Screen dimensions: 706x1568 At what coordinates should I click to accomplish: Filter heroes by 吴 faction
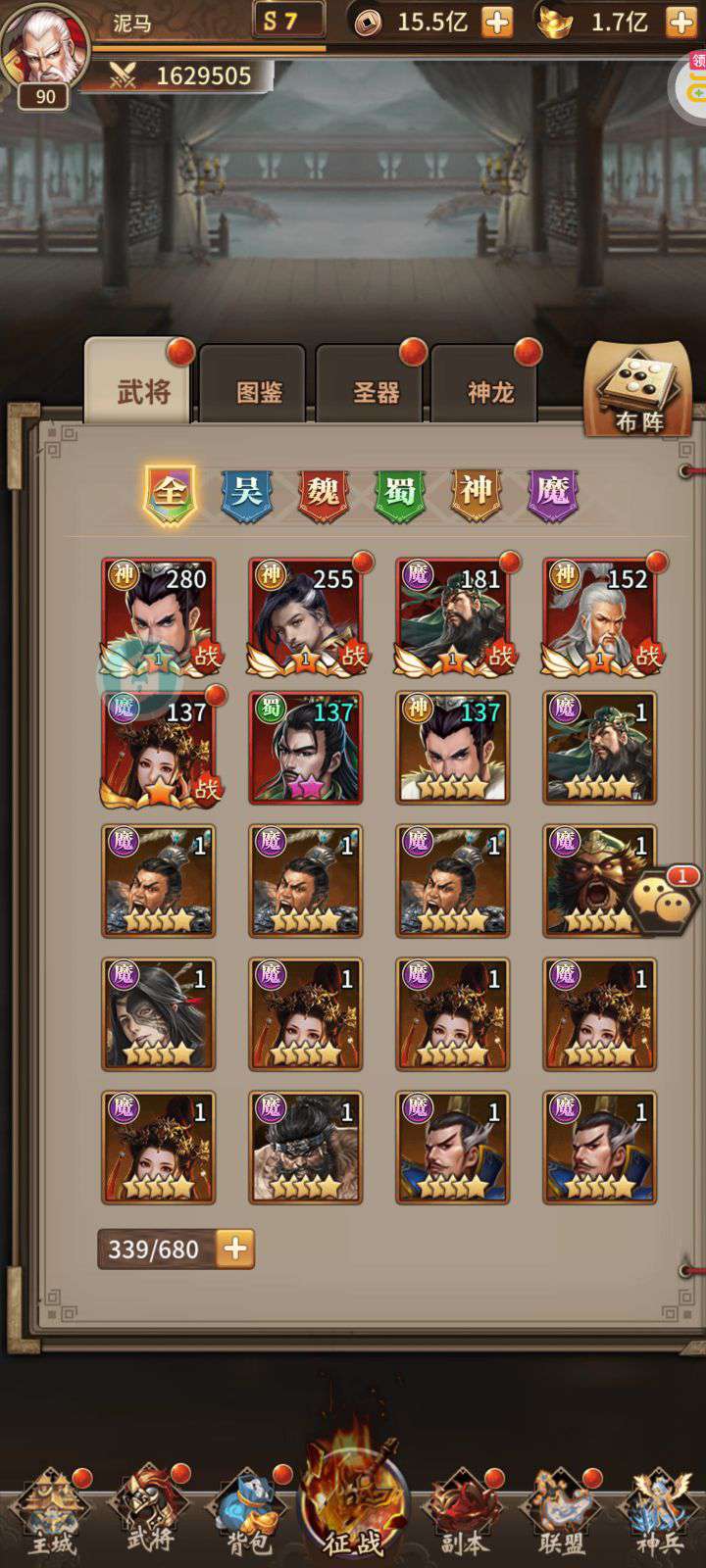click(x=246, y=492)
